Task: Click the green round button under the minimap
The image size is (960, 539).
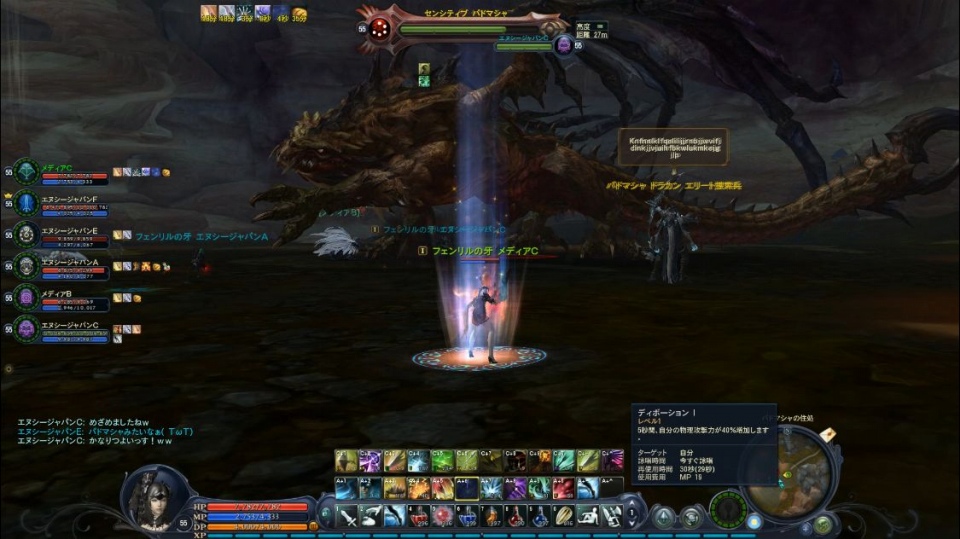Action: 822,523
